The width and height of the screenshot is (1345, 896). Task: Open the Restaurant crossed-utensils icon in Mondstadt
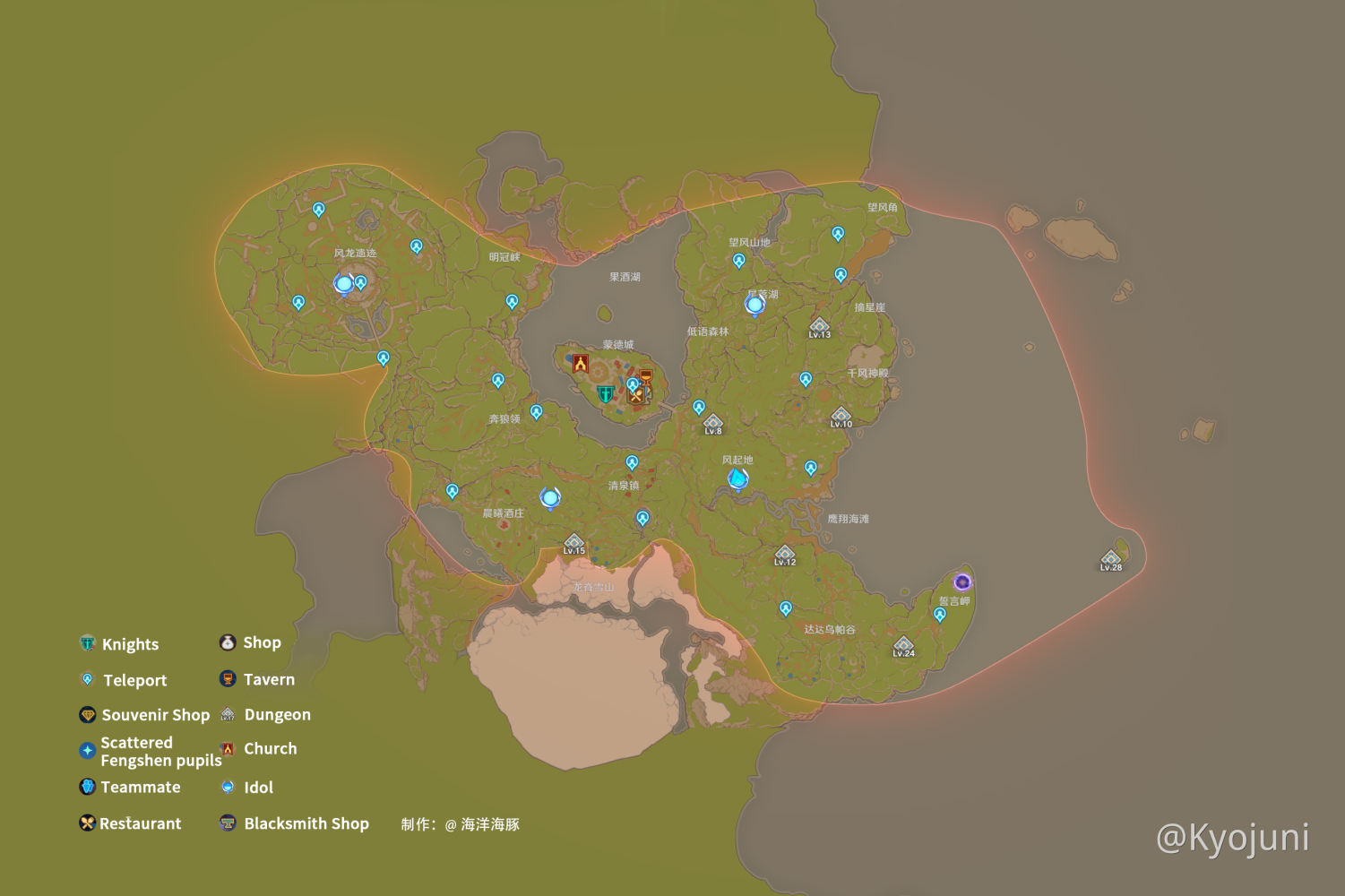click(x=637, y=396)
